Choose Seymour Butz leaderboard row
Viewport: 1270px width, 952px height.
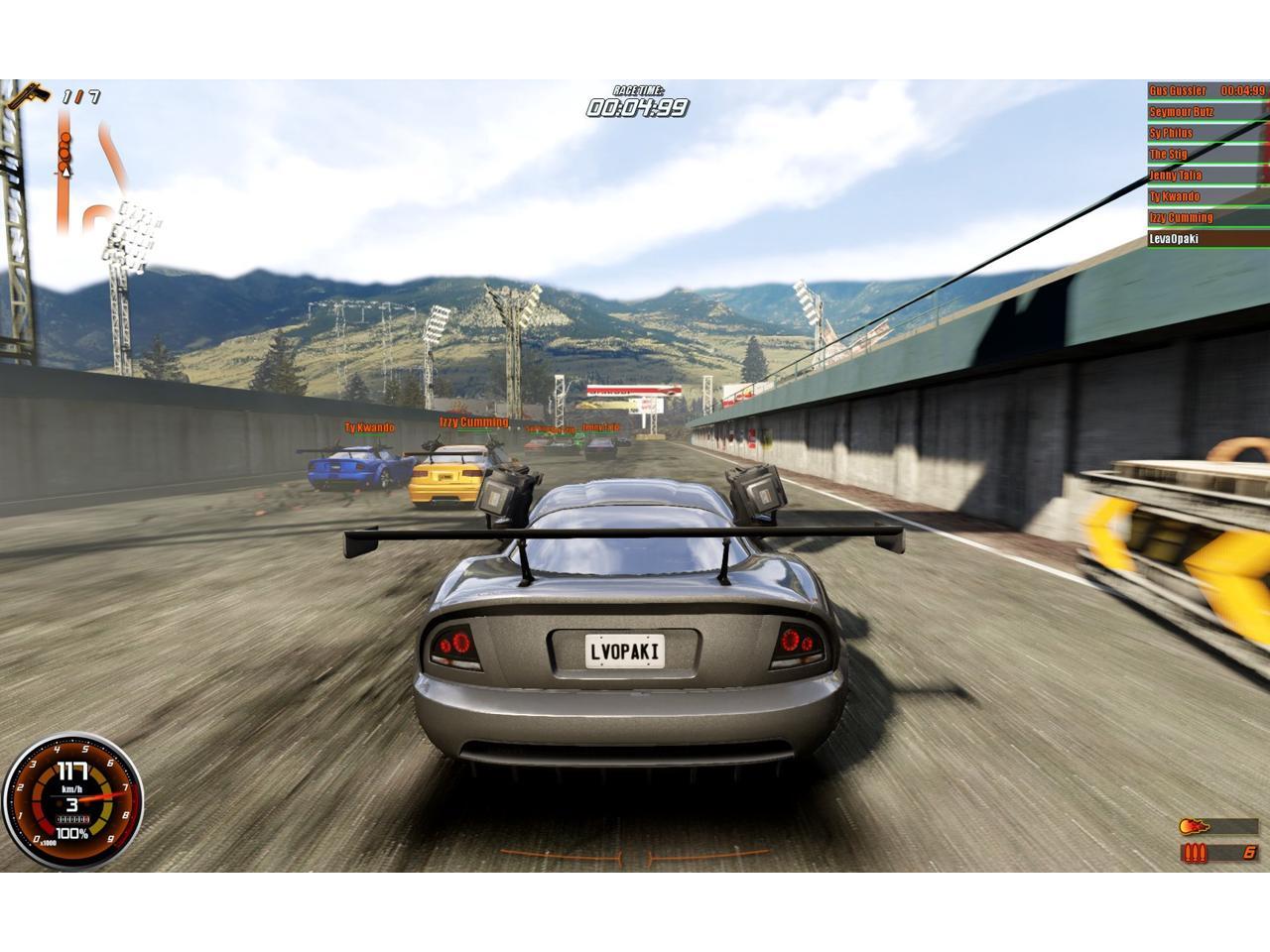click(x=1206, y=112)
